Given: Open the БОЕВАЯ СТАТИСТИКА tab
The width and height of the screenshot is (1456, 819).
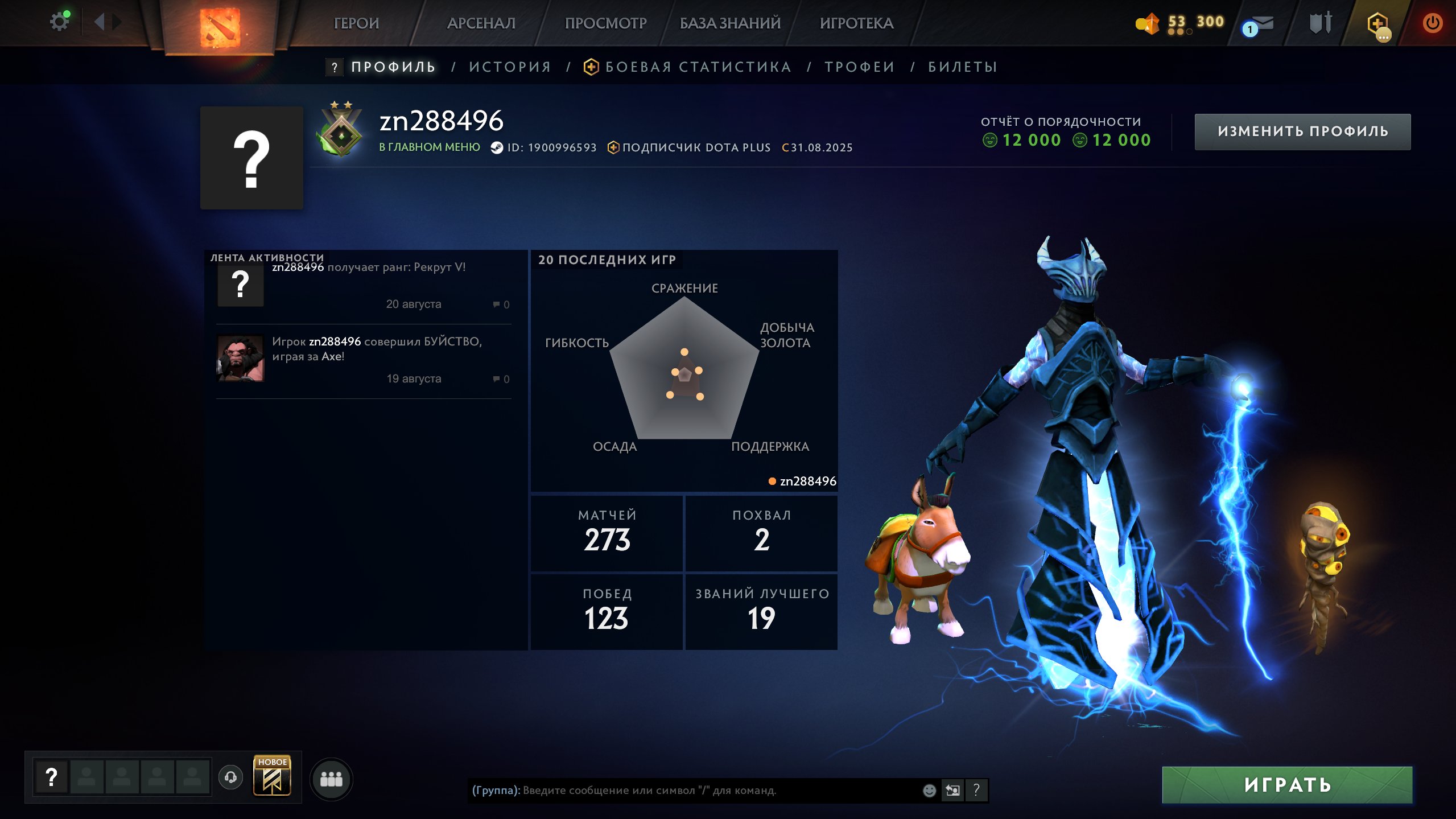Looking at the screenshot, I should coord(698,67).
